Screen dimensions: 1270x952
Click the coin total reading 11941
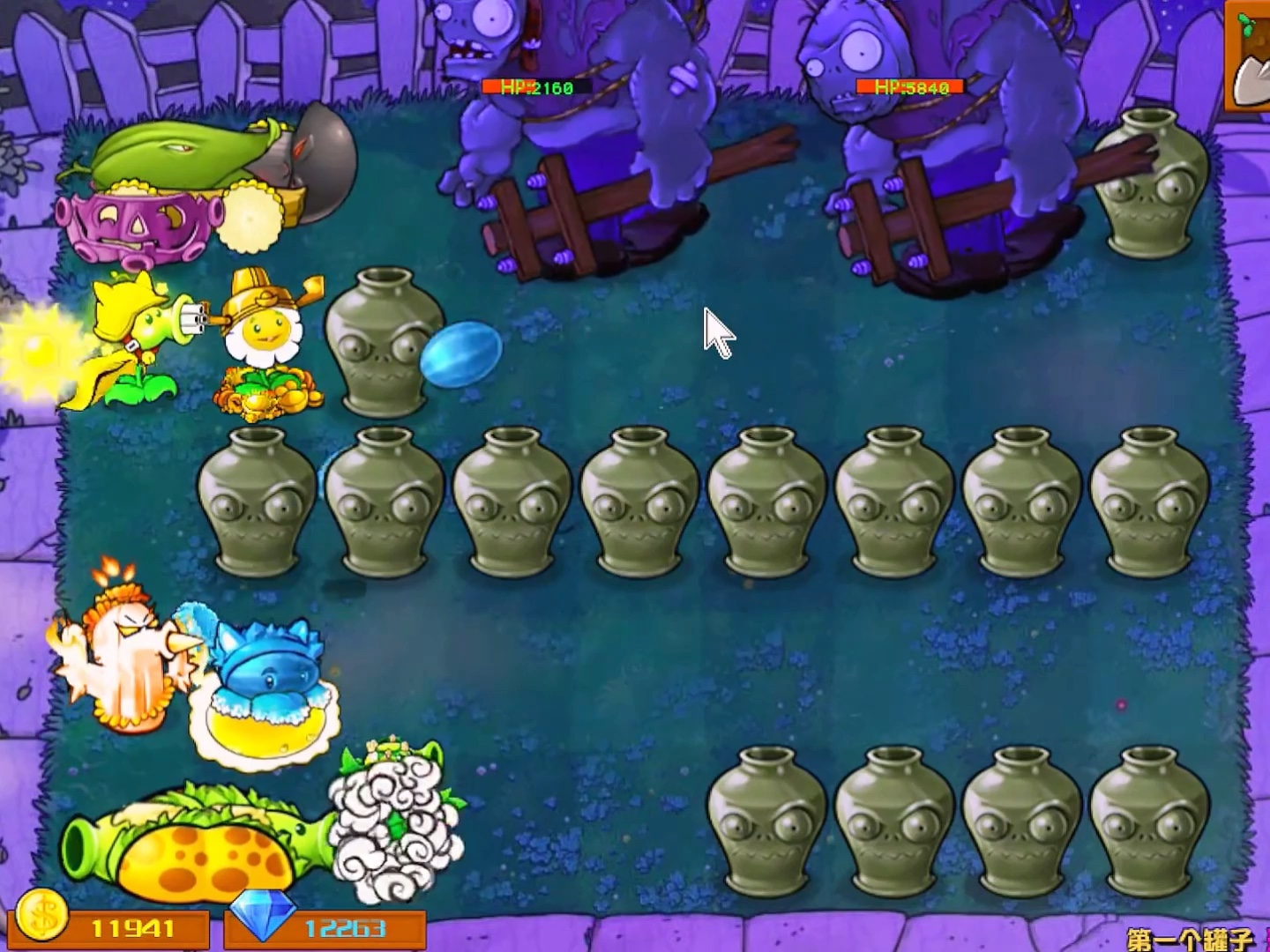(x=132, y=926)
